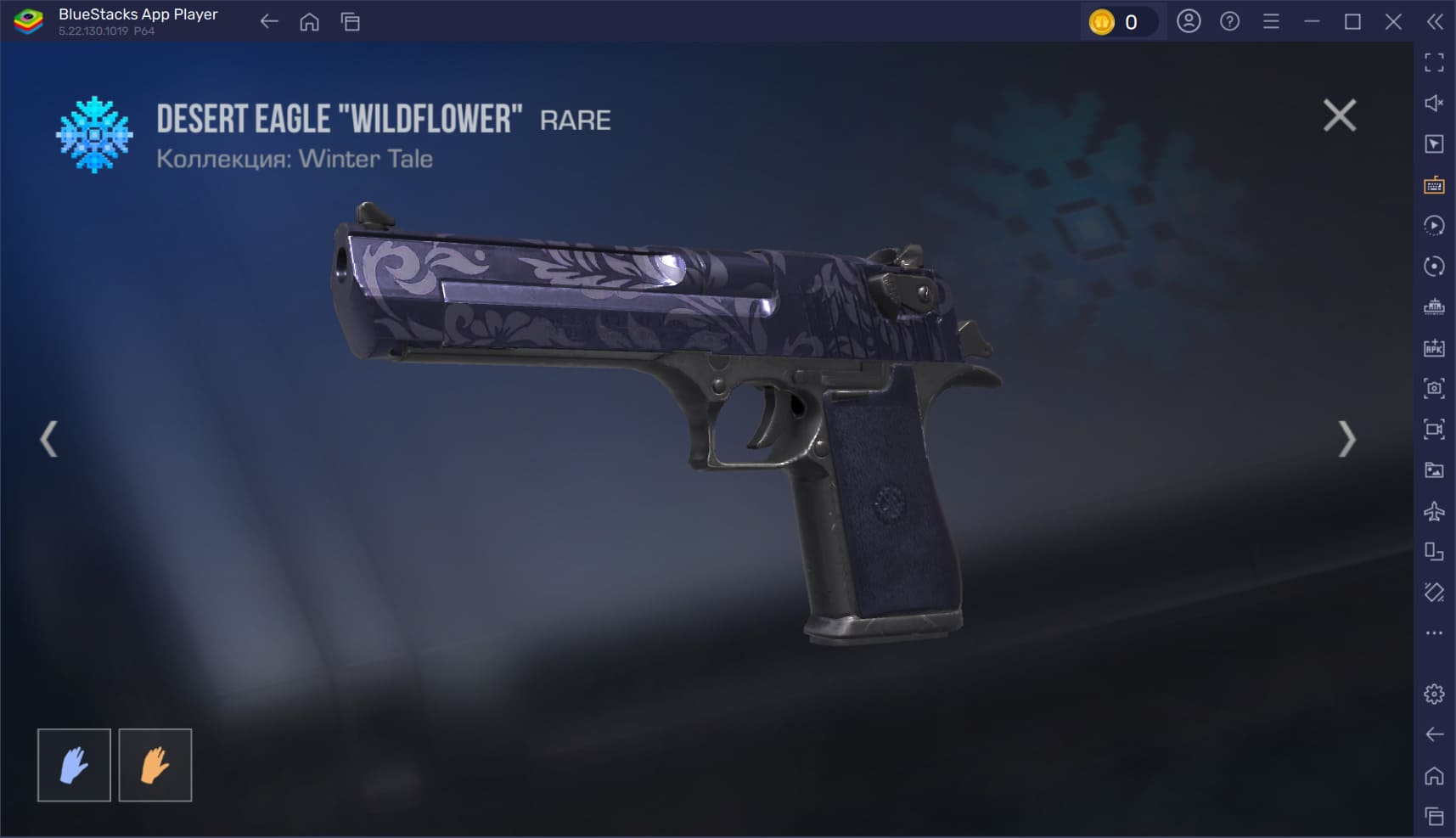Open the BlueStacks settings gear
Image resolution: width=1456 pixels, height=838 pixels.
pyautogui.click(x=1434, y=694)
